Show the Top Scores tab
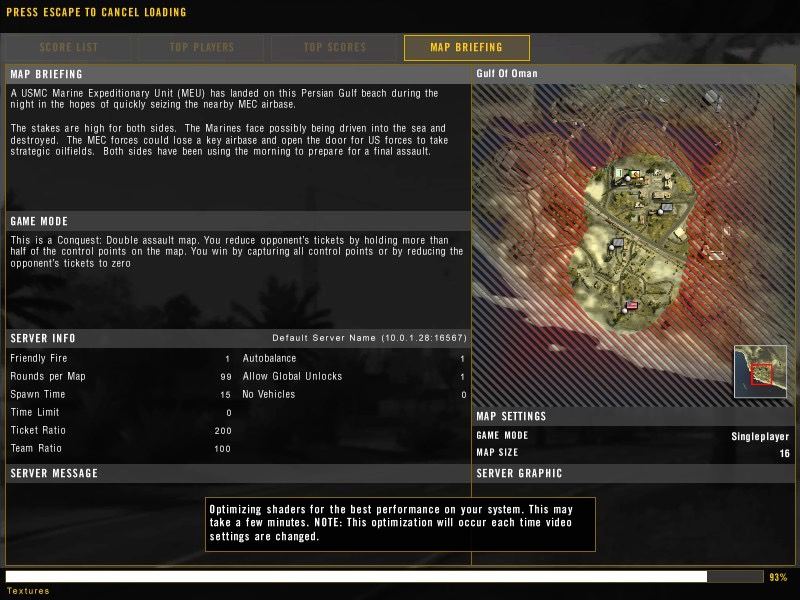800x600 pixels. pos(335,47)
